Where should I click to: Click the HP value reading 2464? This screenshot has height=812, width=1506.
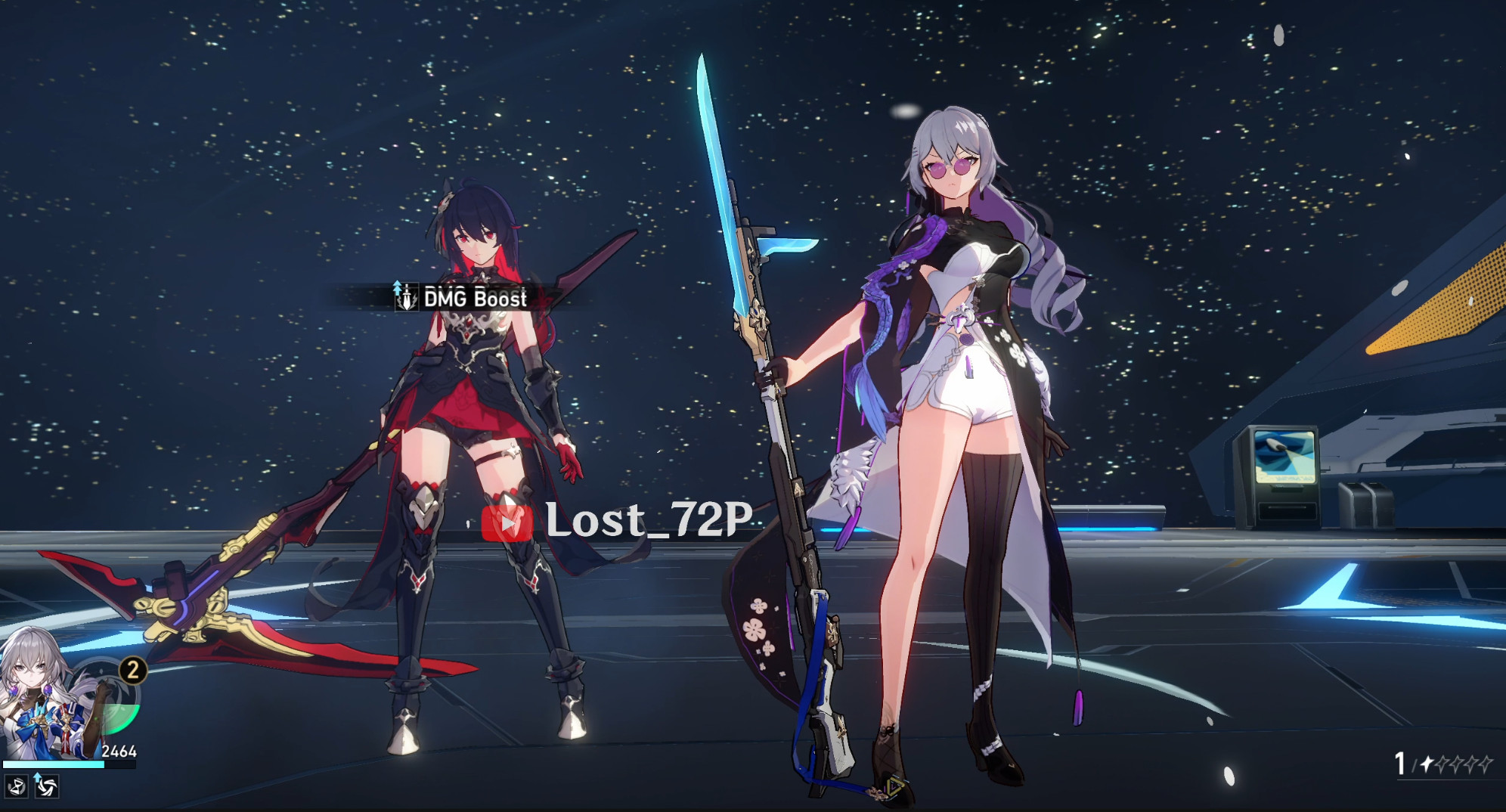coord(120,752)
